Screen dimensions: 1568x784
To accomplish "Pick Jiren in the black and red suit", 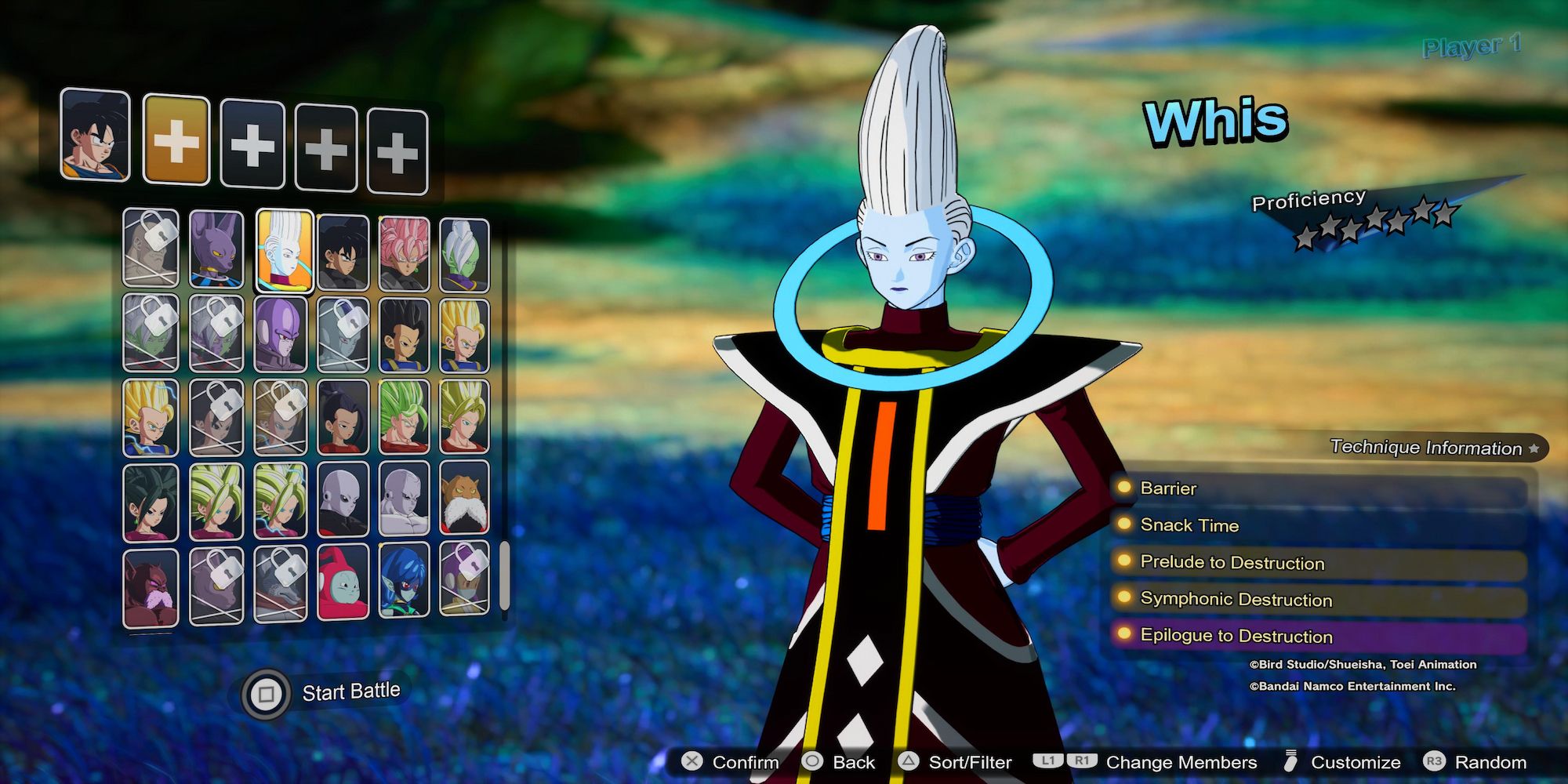I will click(343, 500).
